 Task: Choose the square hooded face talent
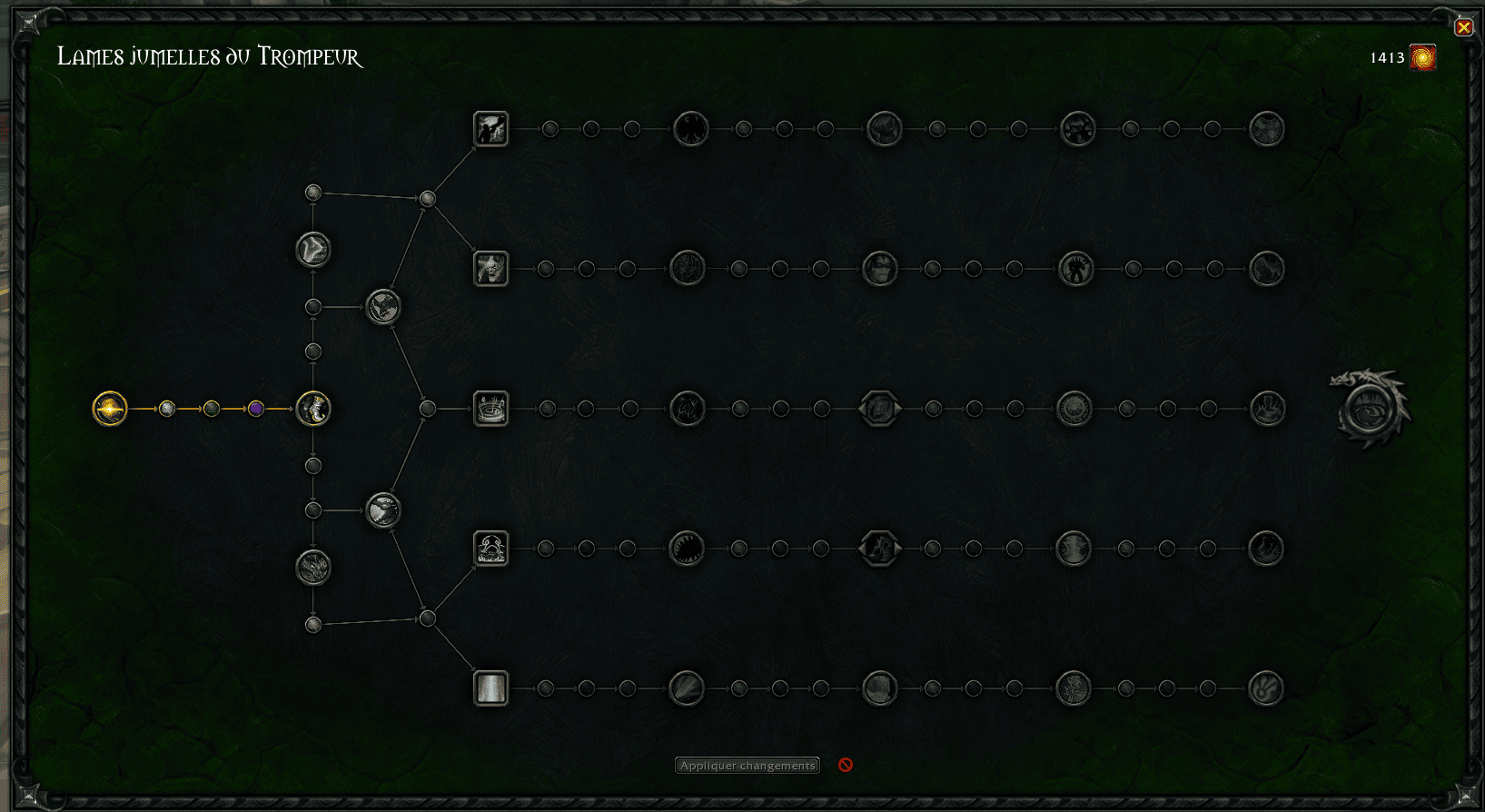point(491,269)
